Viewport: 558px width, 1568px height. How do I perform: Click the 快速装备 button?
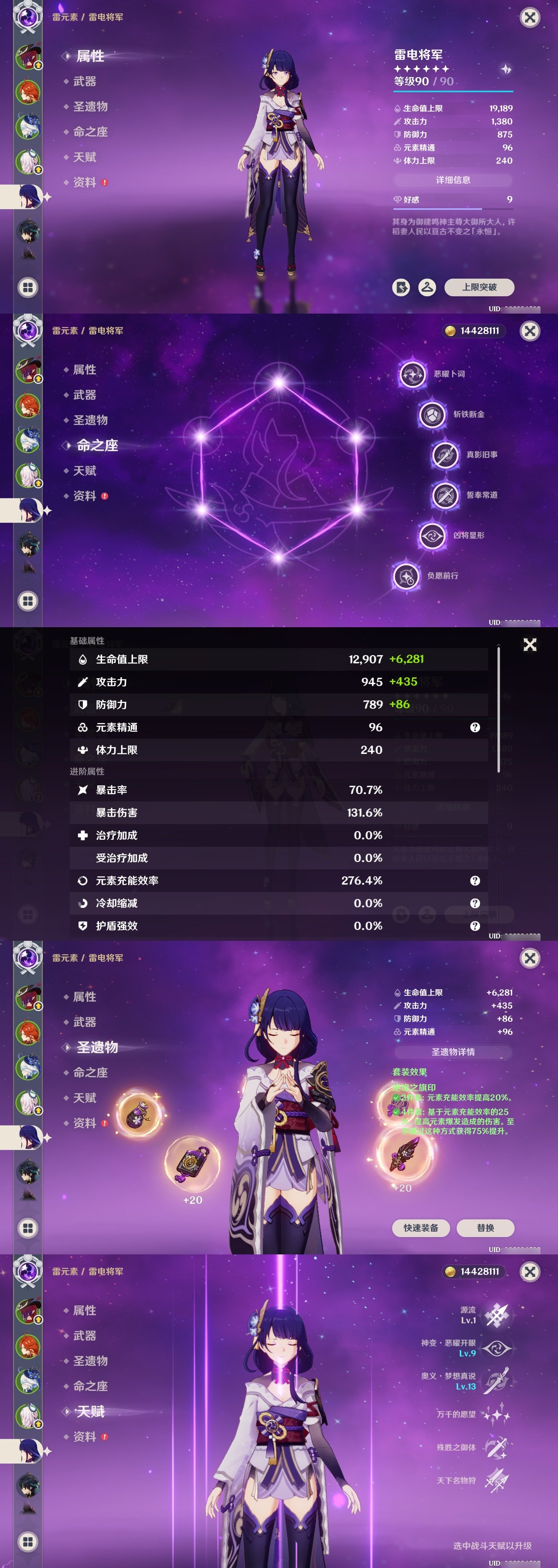[x=421, y=1228]
